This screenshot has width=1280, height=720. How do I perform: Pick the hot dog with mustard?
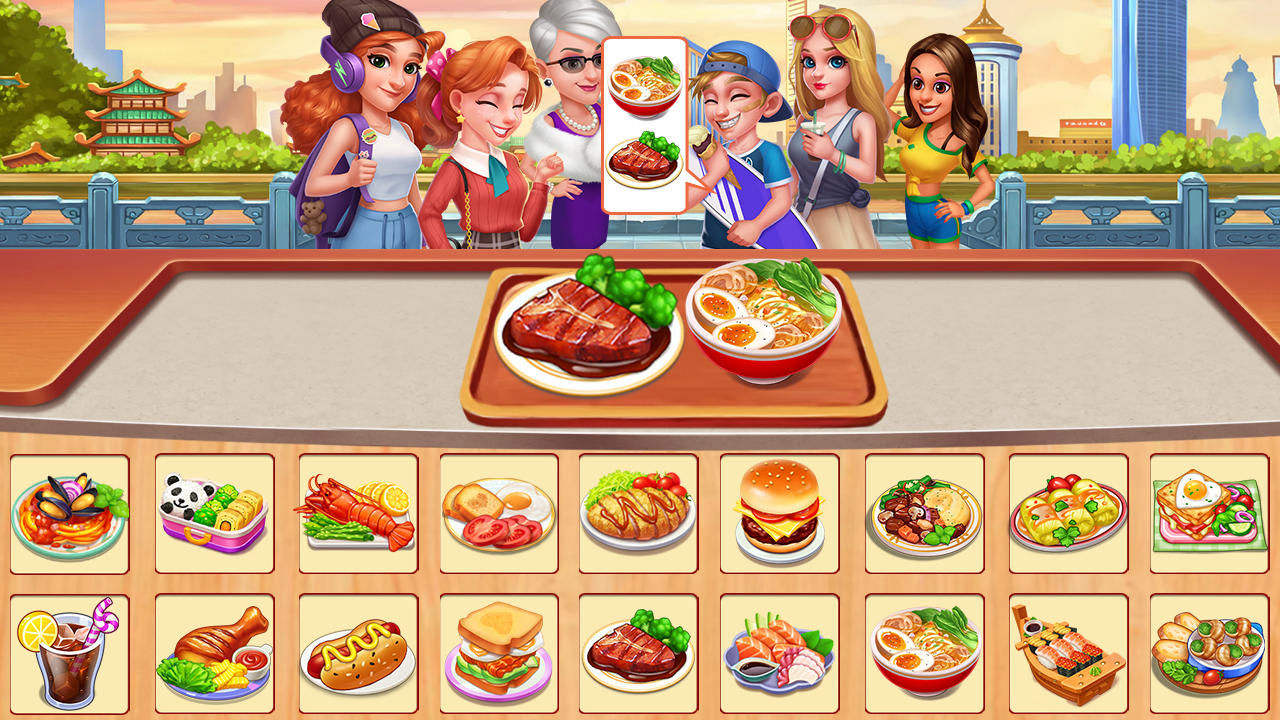point(357,650)
